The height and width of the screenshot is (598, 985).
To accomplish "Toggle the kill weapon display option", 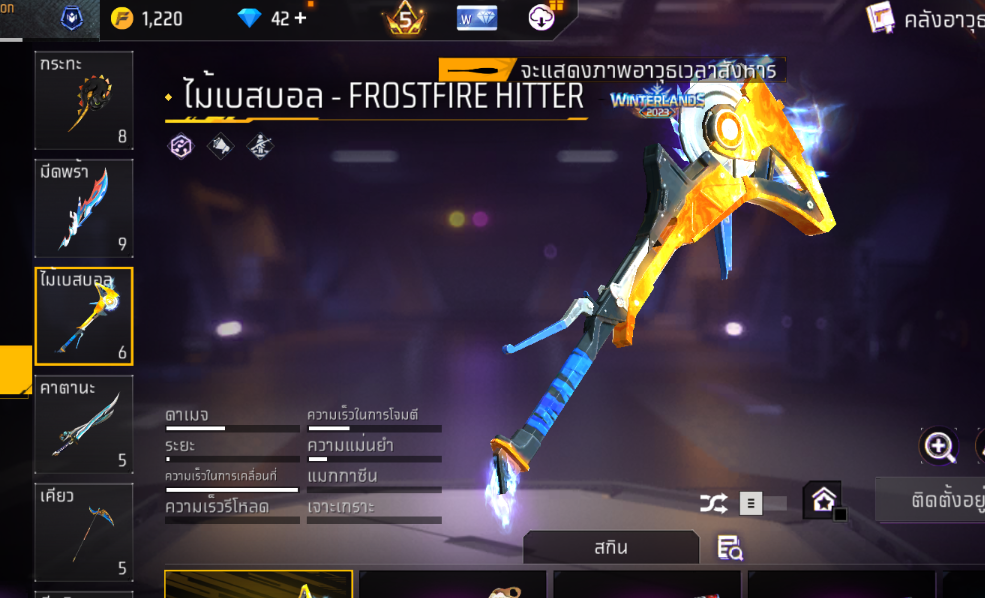I will coord(479,71).
